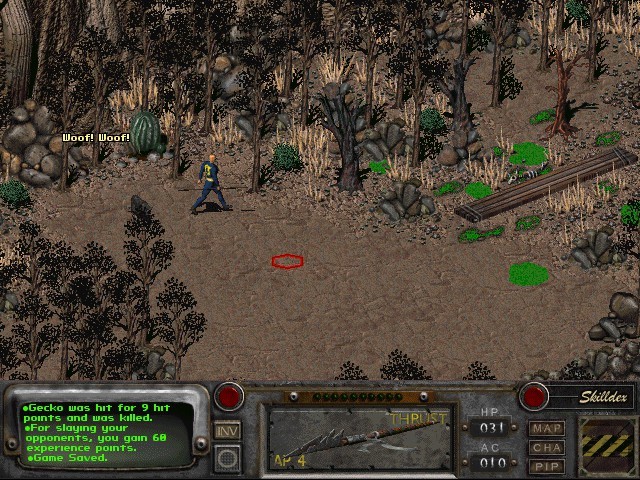Viewport: 640px width, 480px height.
Task: Open the PIP-Boy with the PIP button
Action: 547,465
